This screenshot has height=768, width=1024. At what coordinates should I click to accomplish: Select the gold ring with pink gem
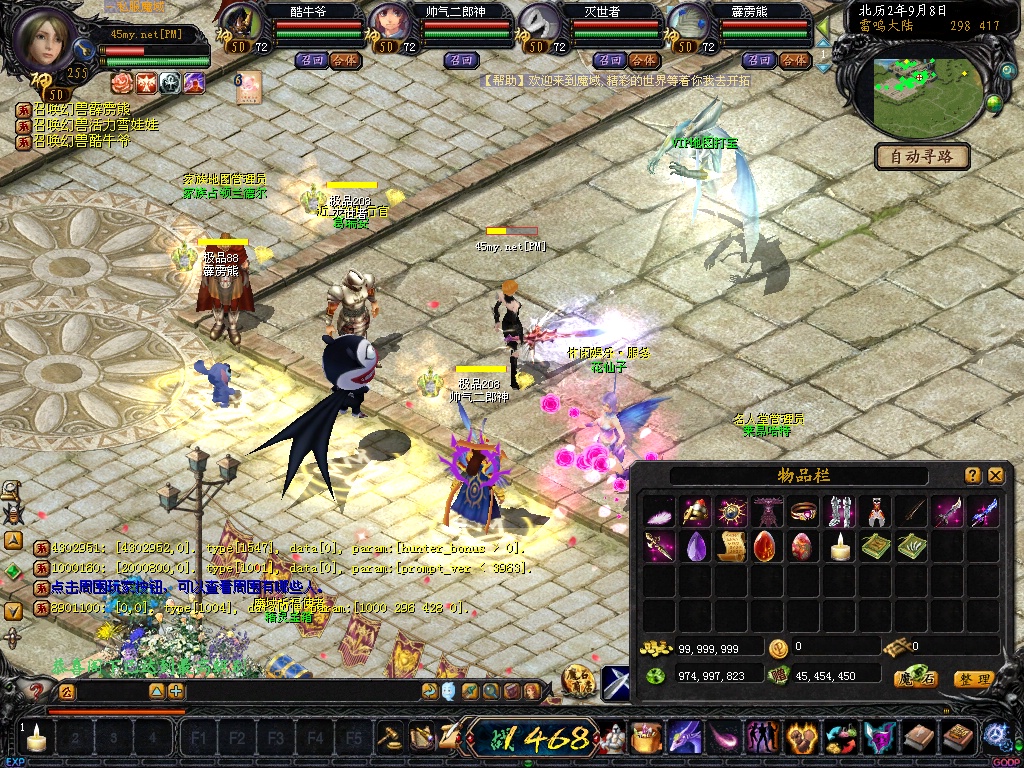click(804, 513)
